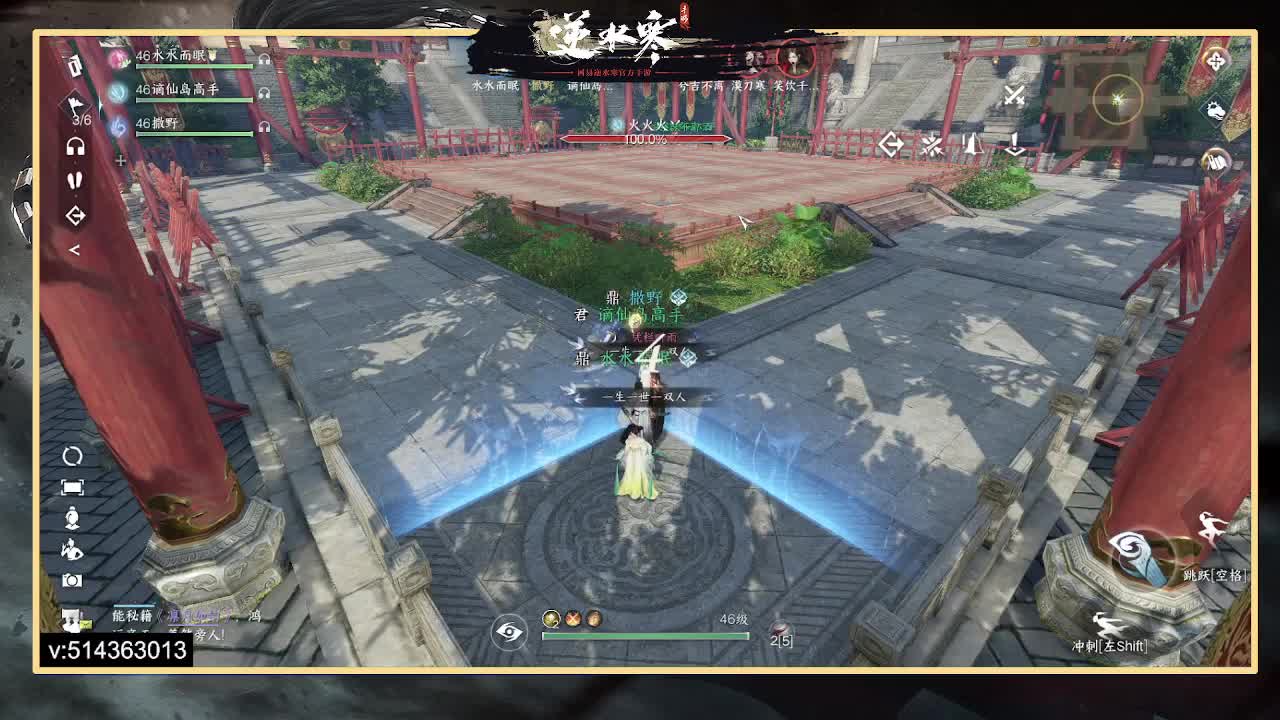Open the 能秘籍 item link in chat
Image resolution: width=1280 pixels, height=720 pixels.
[x=132, y=615]
